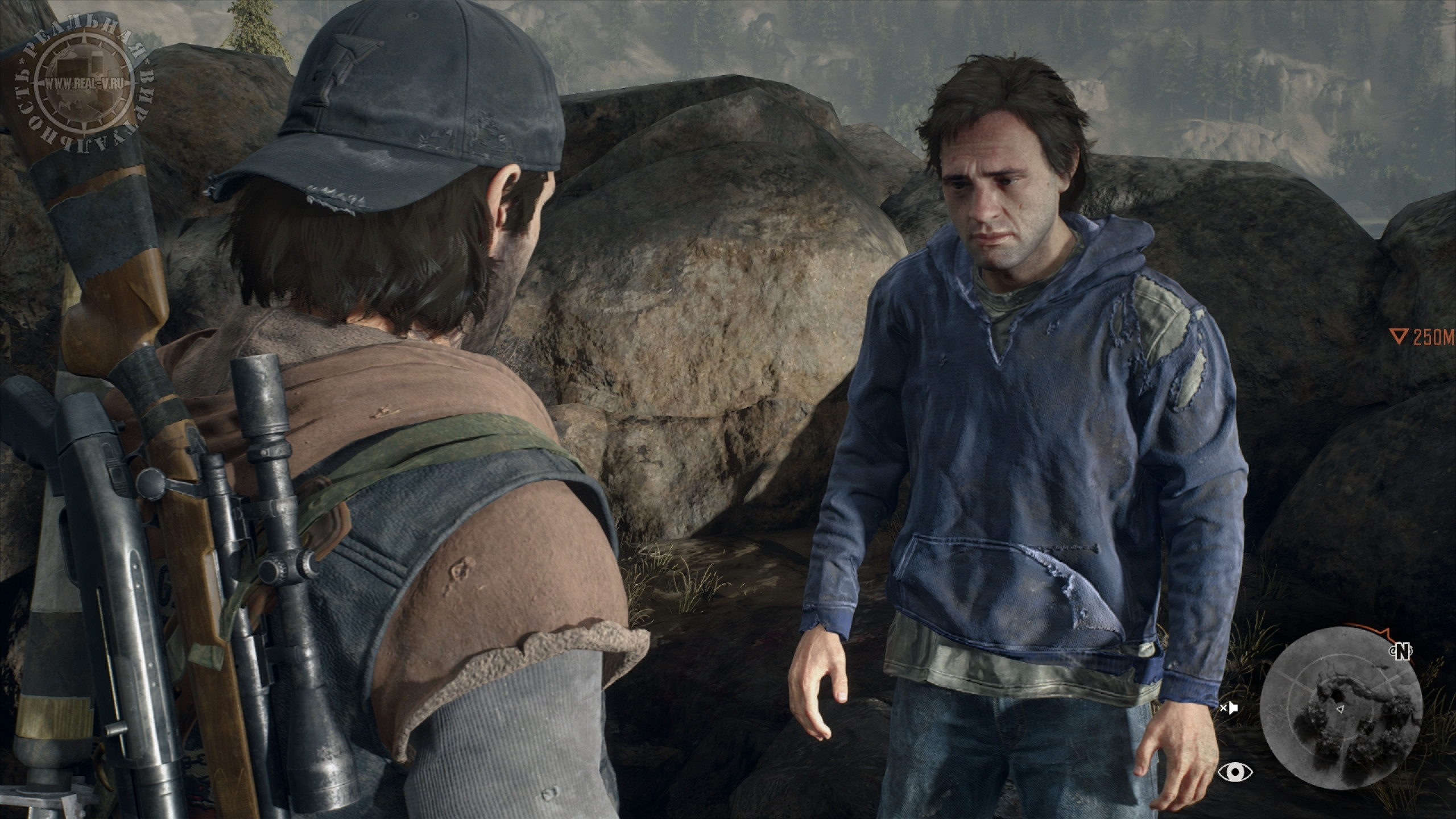Click the muted speaker noise icon

click(x=1228, y=709)
